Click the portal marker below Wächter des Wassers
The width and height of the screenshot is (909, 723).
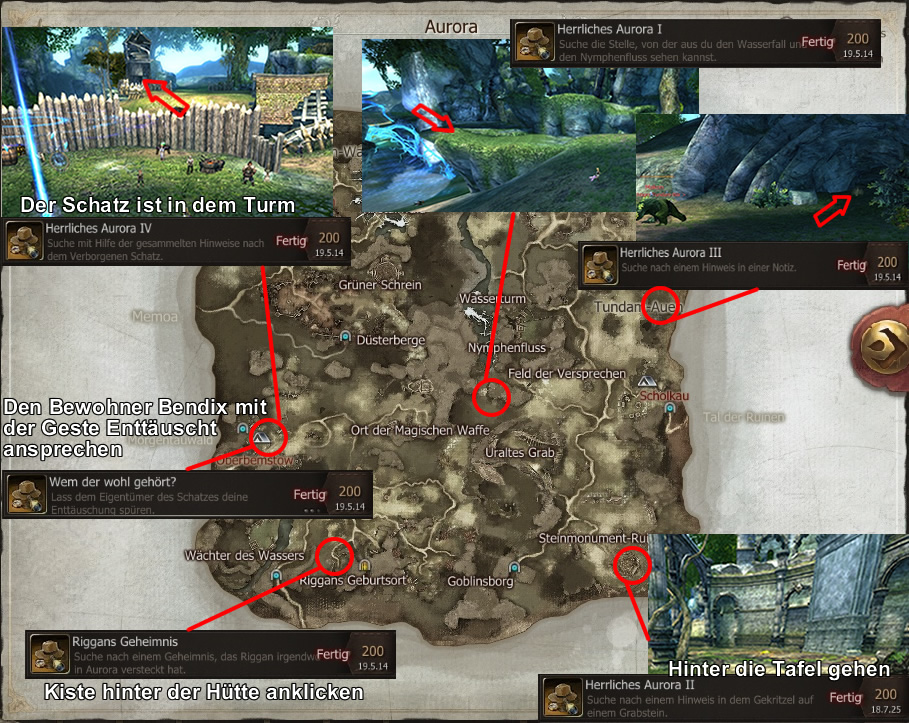[x=275, y=577]
